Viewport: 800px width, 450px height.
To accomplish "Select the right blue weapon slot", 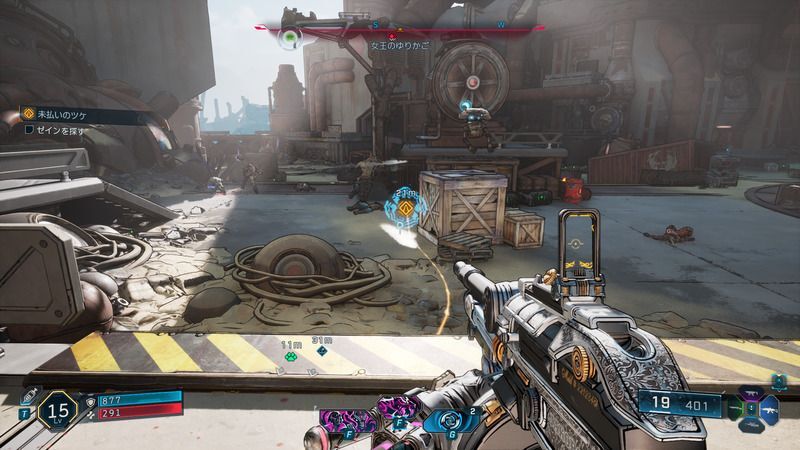I will coord(770,410).
